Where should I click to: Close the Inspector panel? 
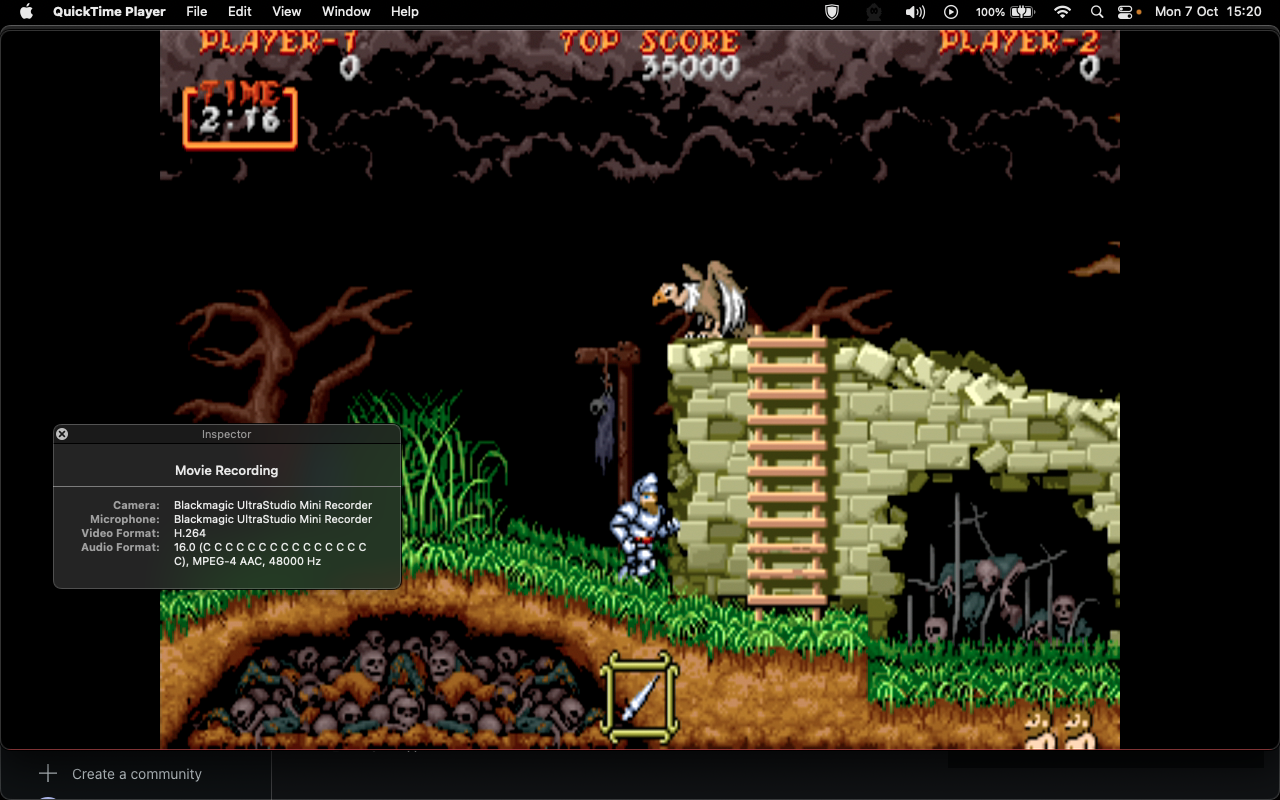click(62, 434)
